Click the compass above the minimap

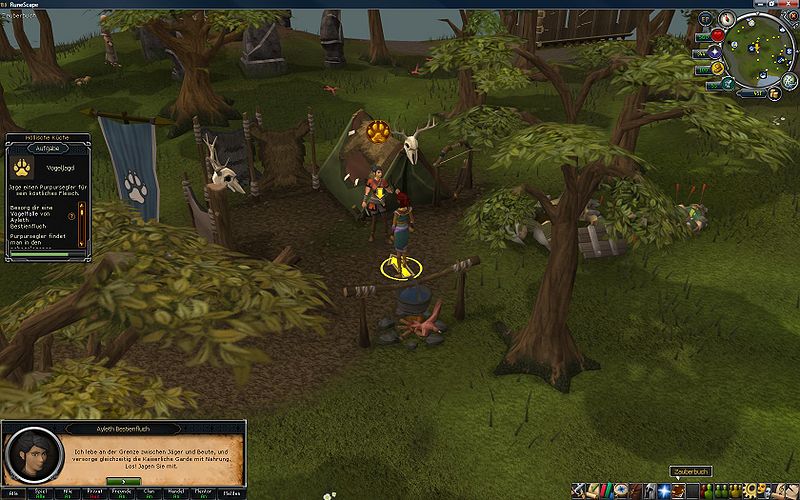(723, 18)
